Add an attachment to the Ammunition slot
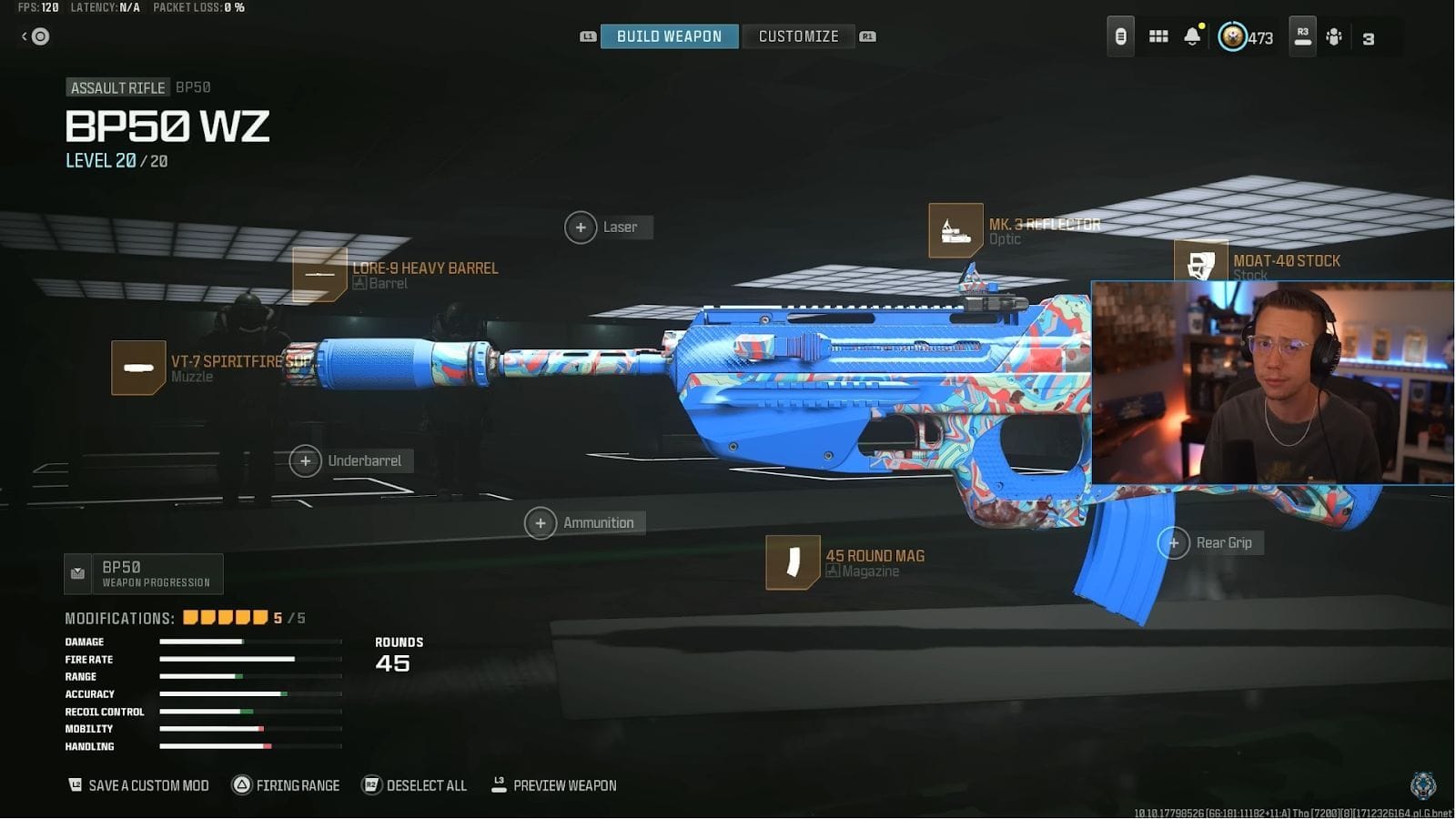 tap(541, 522)
